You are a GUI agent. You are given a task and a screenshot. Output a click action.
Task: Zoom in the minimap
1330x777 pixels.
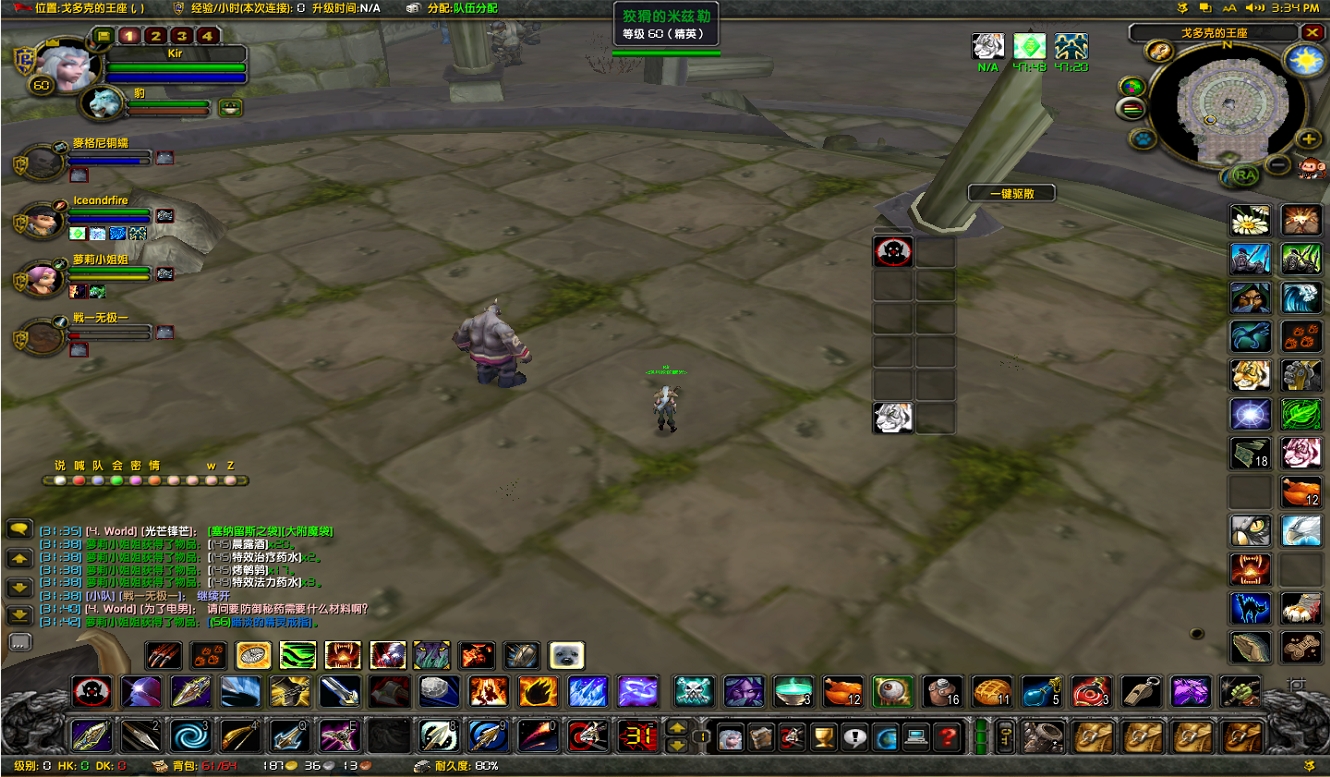[1308, 139]
